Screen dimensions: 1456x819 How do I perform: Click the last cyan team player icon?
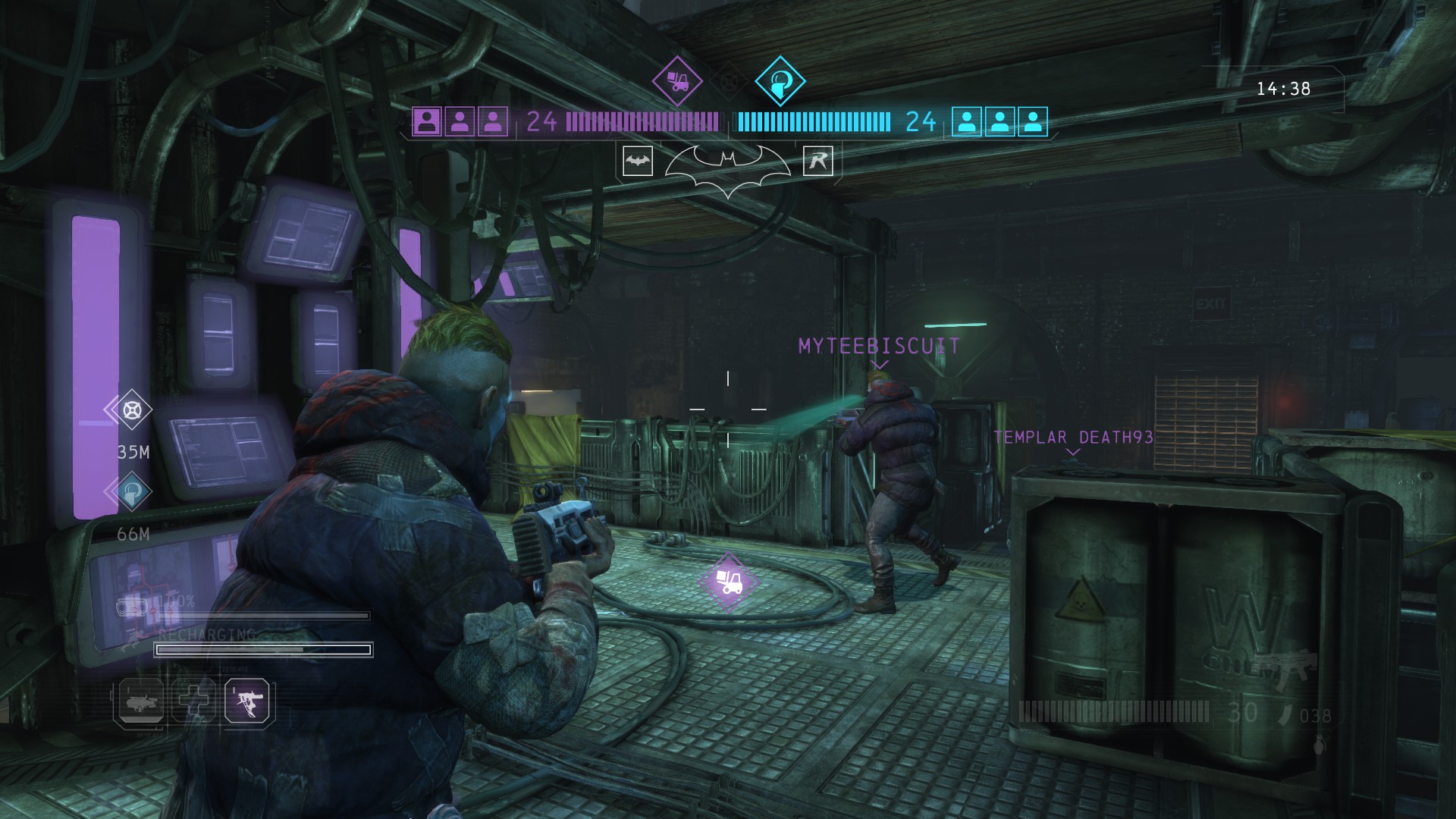point(1032,121)
